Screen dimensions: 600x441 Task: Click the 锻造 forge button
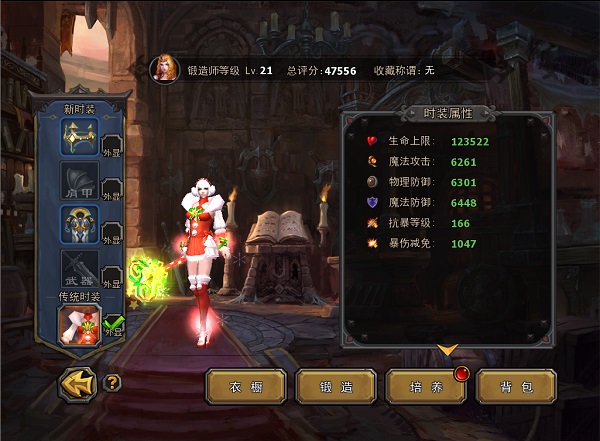click(x=336, y=386)
